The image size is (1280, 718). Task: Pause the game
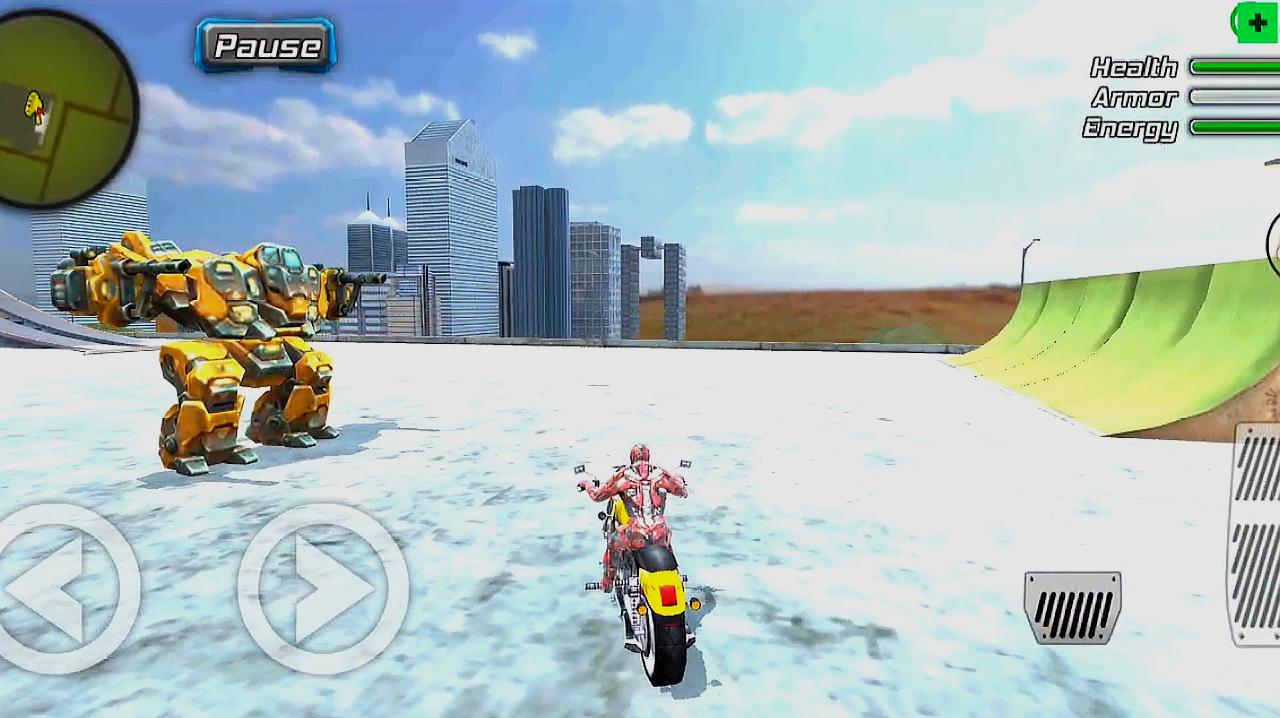pyautogui.click(x=265, y=45)
